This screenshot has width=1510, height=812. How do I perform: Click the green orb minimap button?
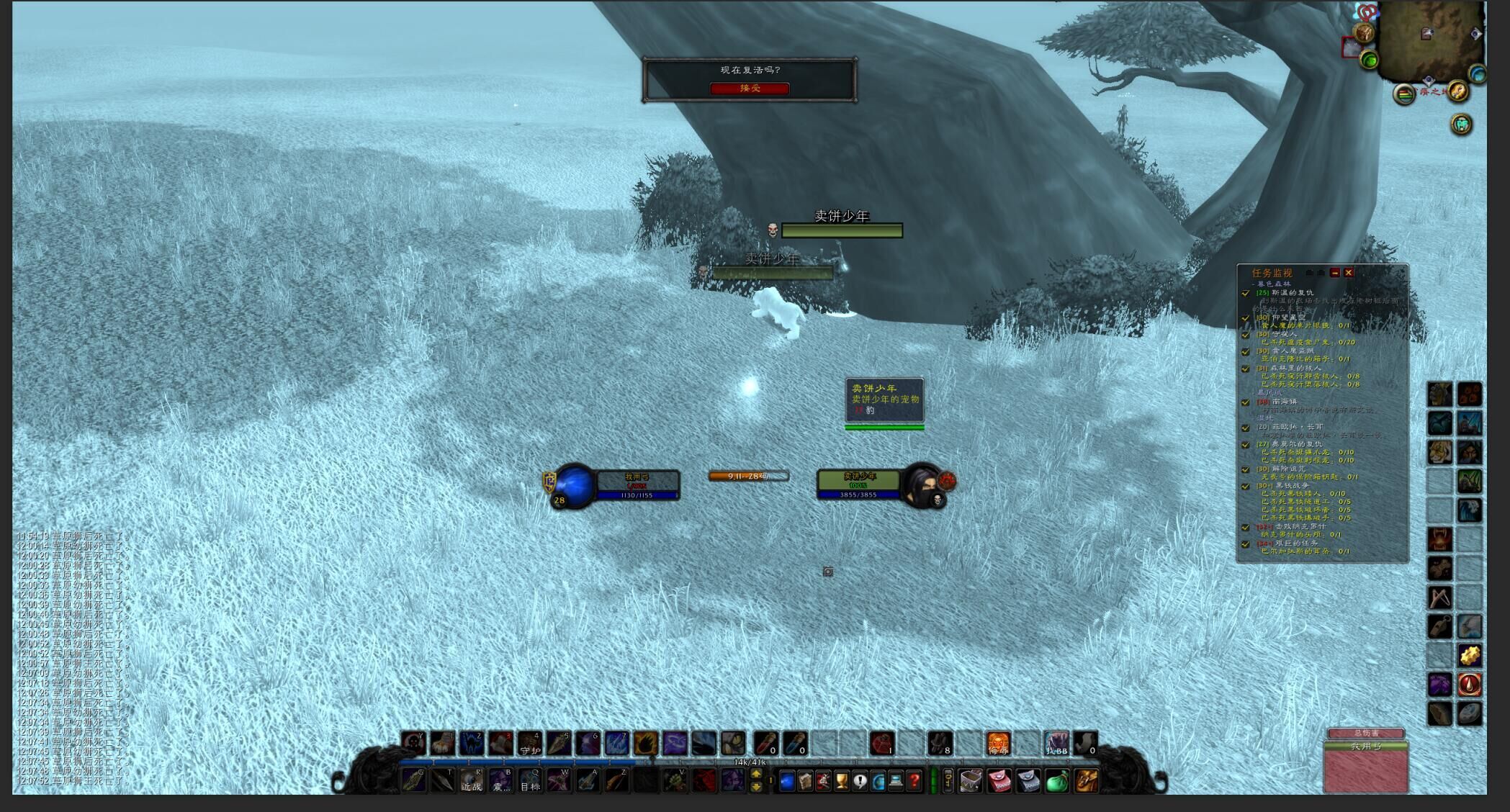point(1369,60)
